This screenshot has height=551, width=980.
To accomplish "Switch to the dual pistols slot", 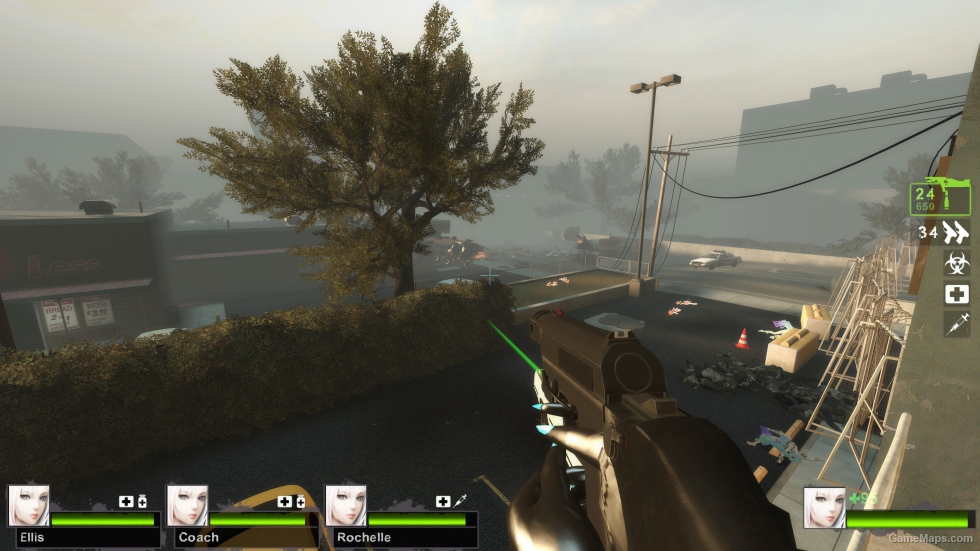I will click(956, 233).
